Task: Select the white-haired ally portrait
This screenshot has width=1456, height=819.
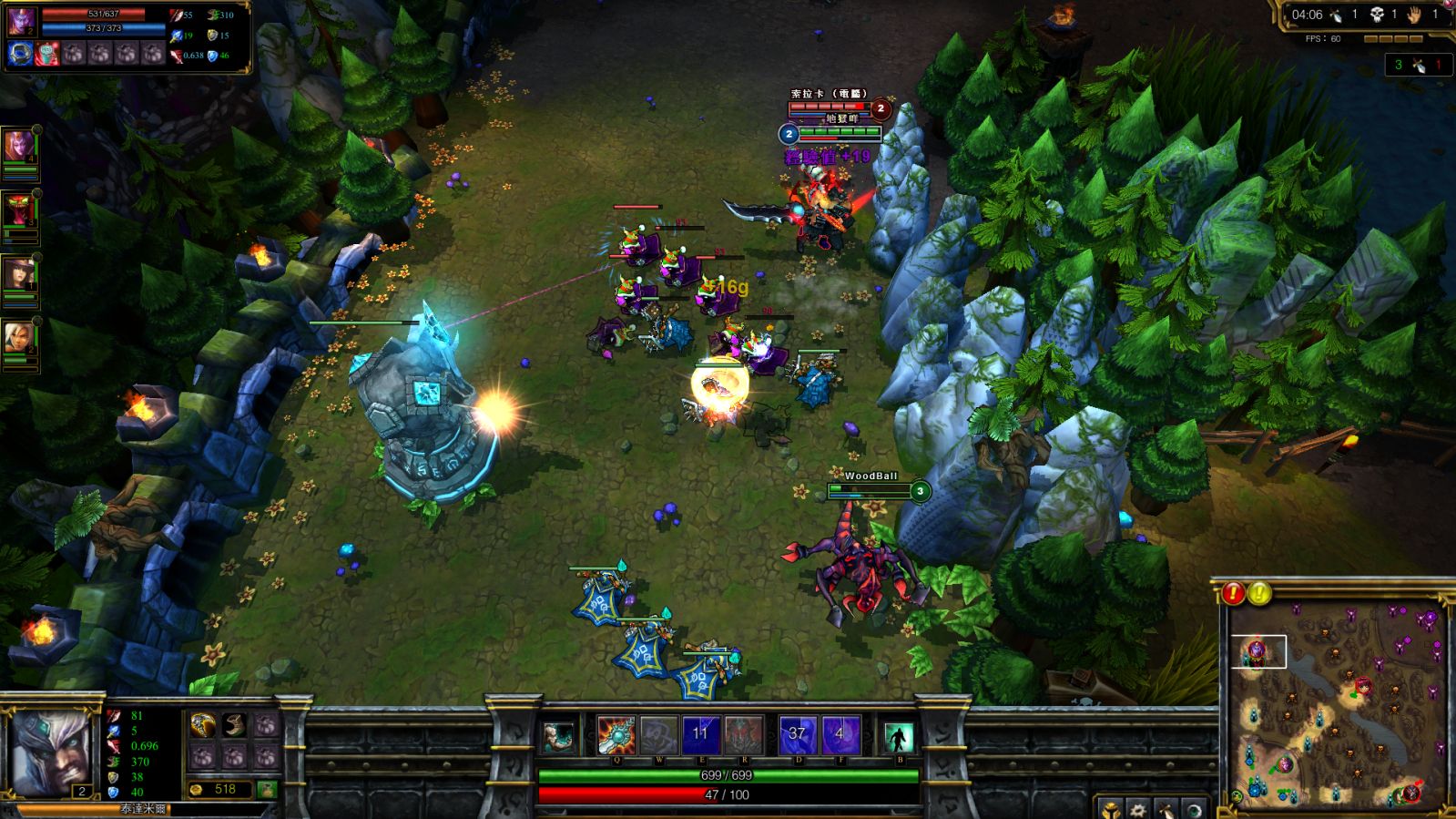Action: pyautogui.click(x=19, y=339)
